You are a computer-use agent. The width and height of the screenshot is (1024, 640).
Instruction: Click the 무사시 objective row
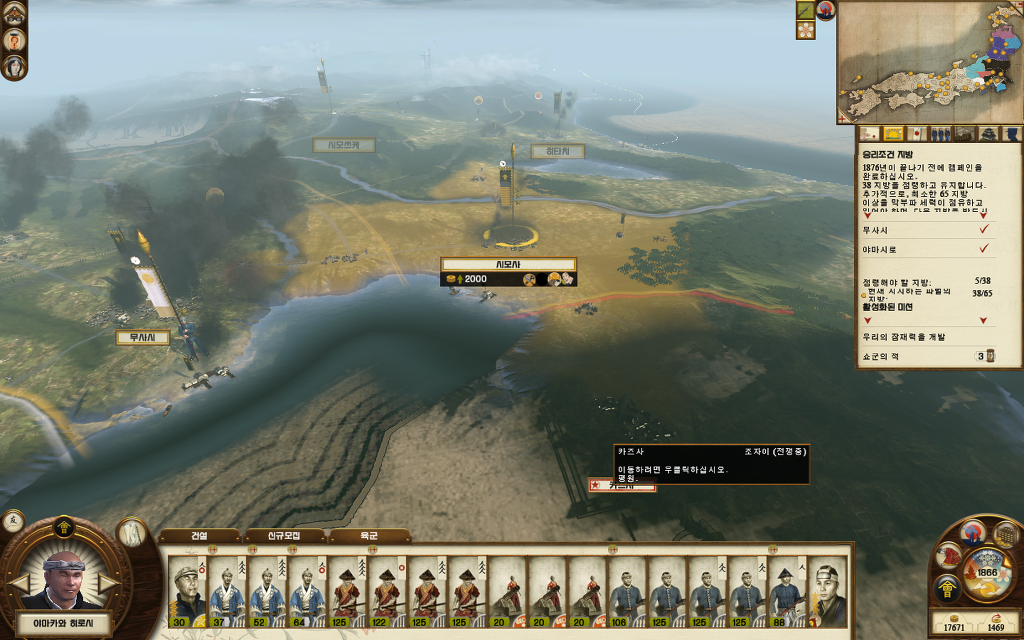924,229
